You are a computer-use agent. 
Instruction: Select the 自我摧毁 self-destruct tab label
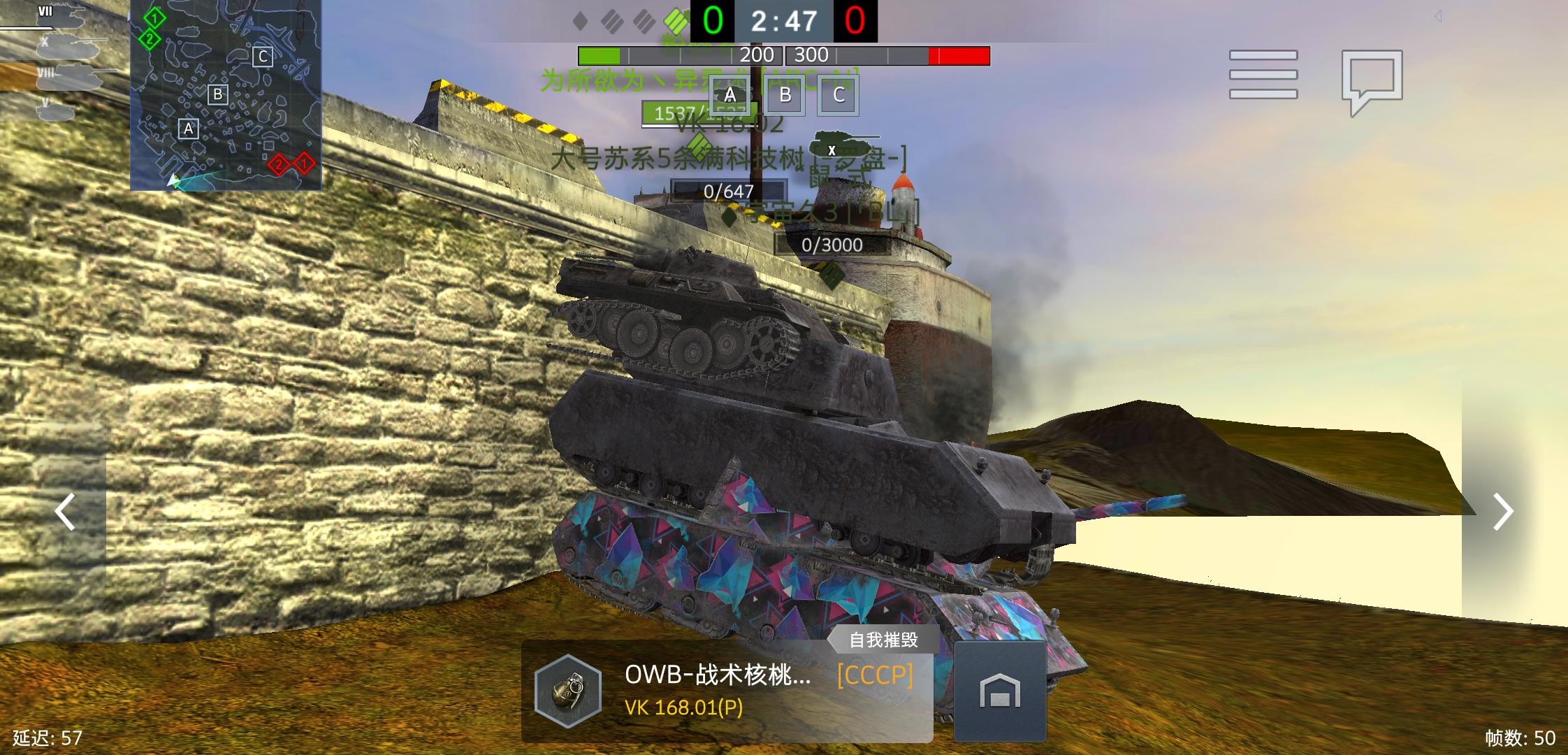pyautogui.click(x=884, y=639)
